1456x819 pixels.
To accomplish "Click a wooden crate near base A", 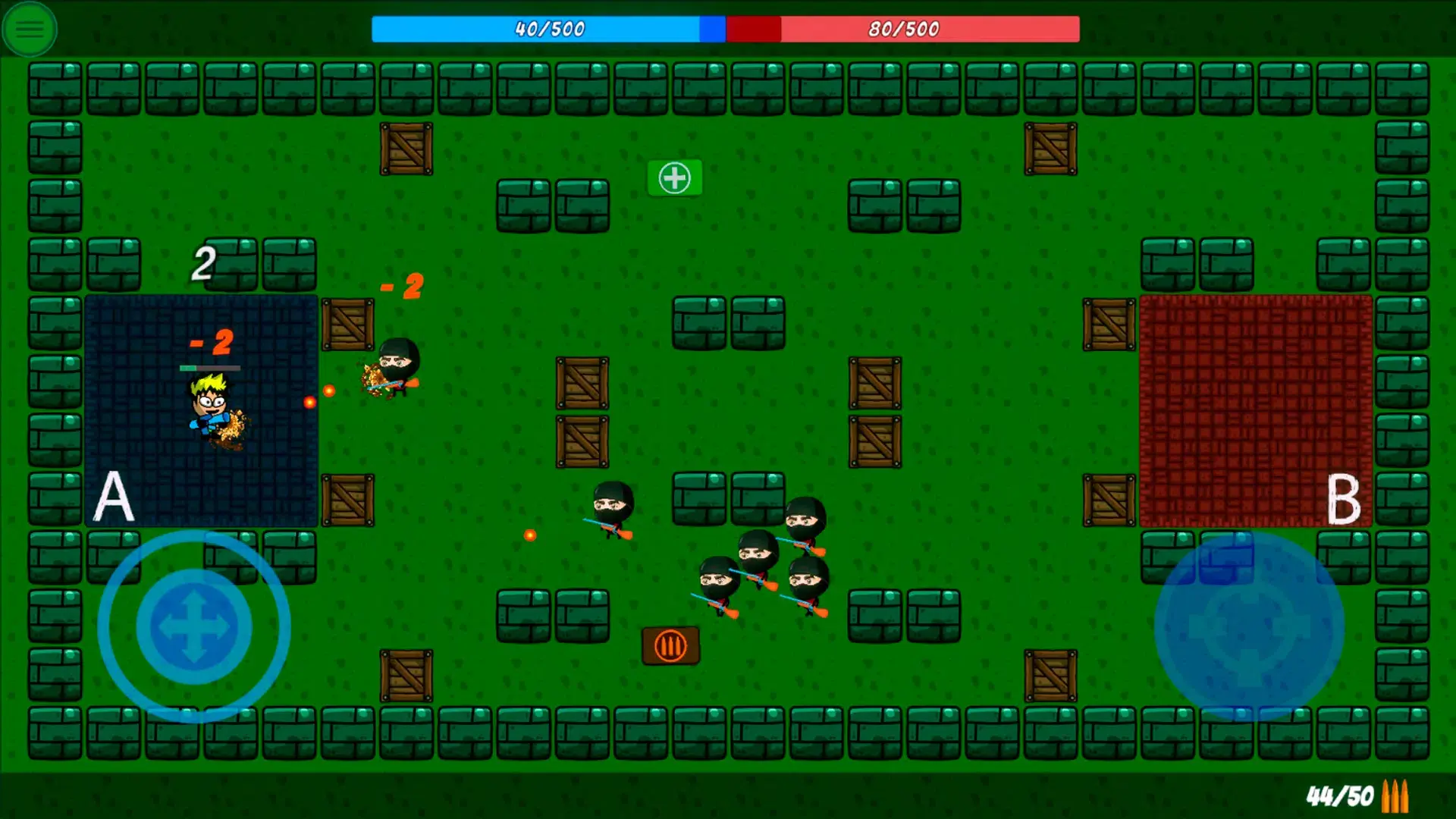I will point(347,326).
